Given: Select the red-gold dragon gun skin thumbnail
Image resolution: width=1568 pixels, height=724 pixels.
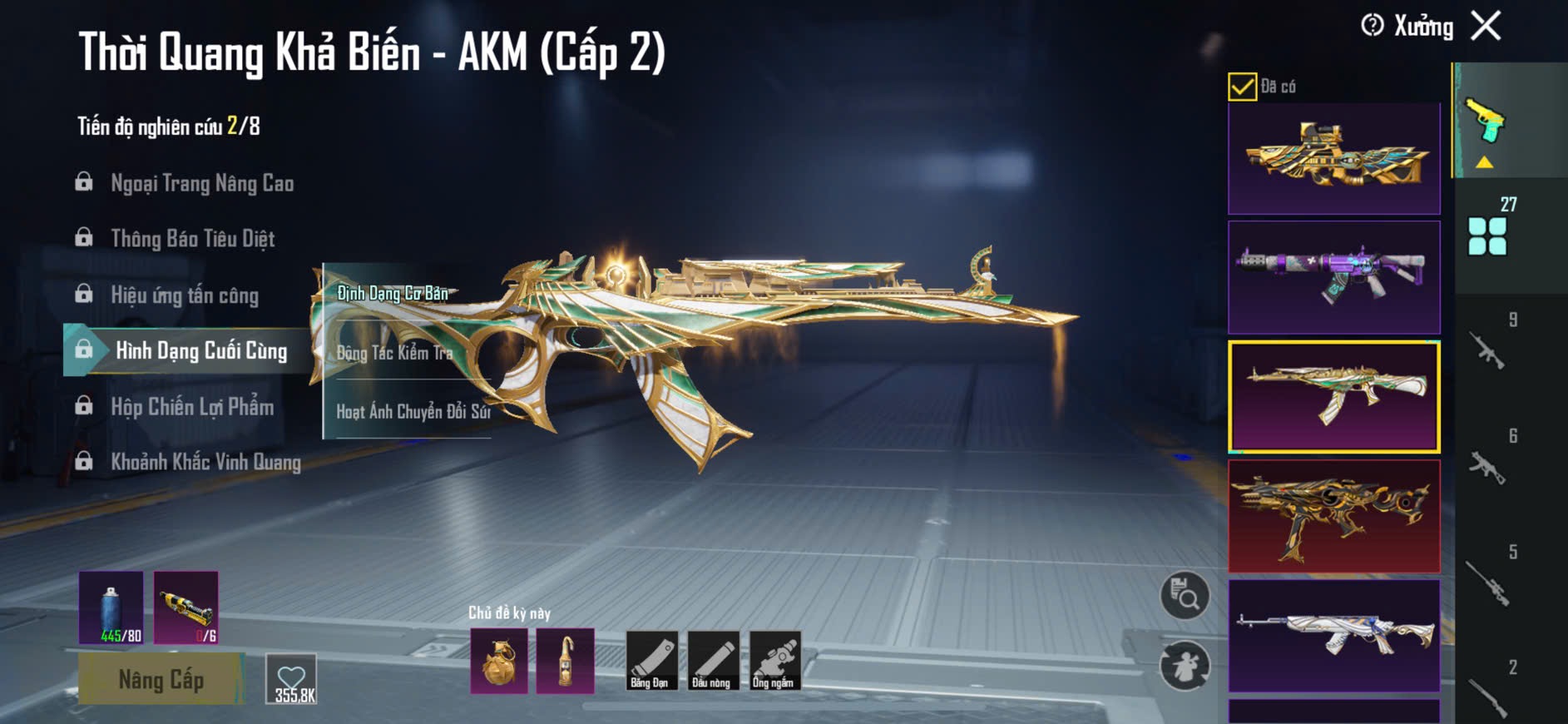Looking at the screenshot, I should click(1333, 516).
